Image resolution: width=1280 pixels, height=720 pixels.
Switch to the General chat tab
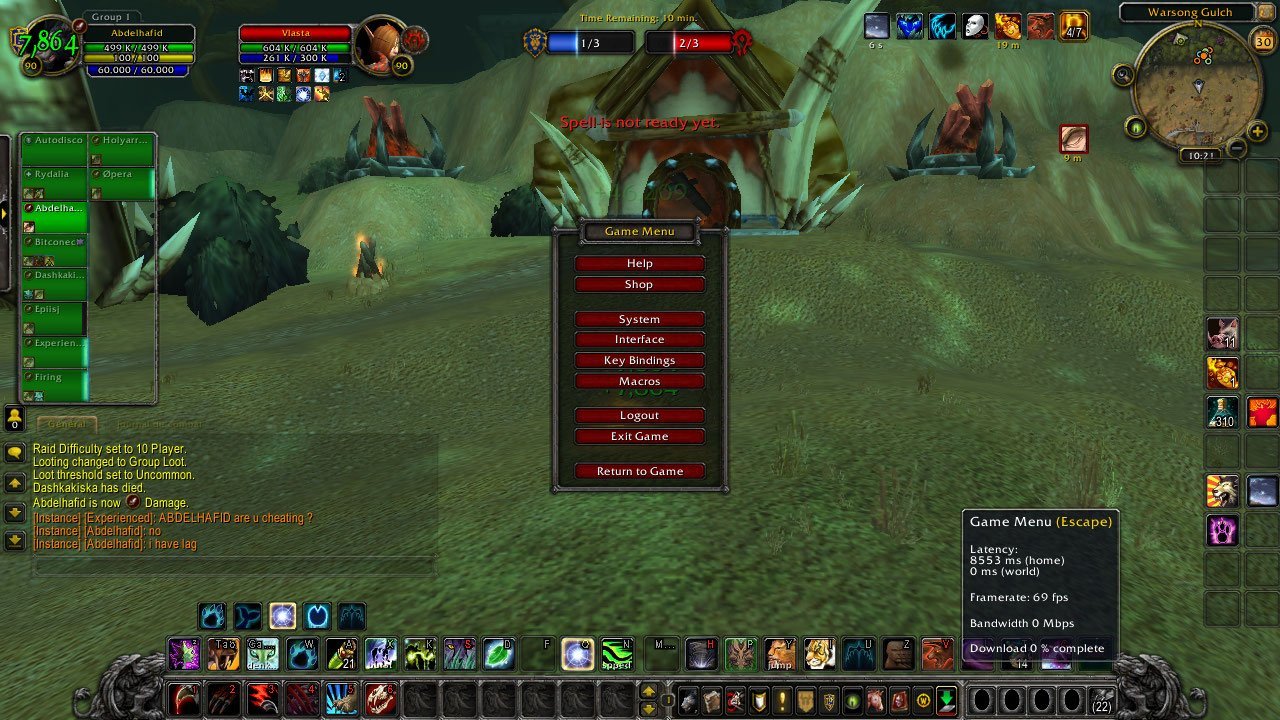click(67, 424)
